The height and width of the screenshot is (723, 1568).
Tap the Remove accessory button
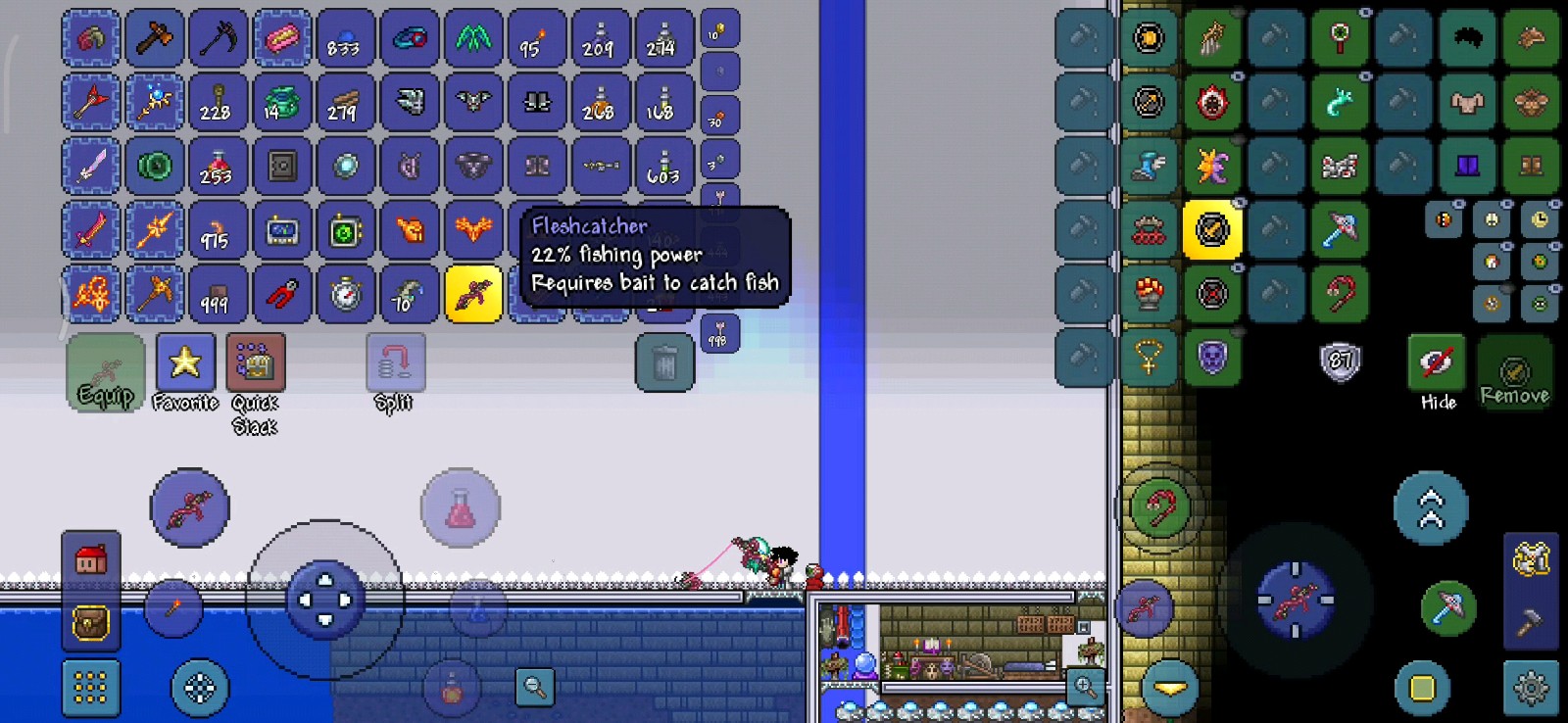(1514, 372)
